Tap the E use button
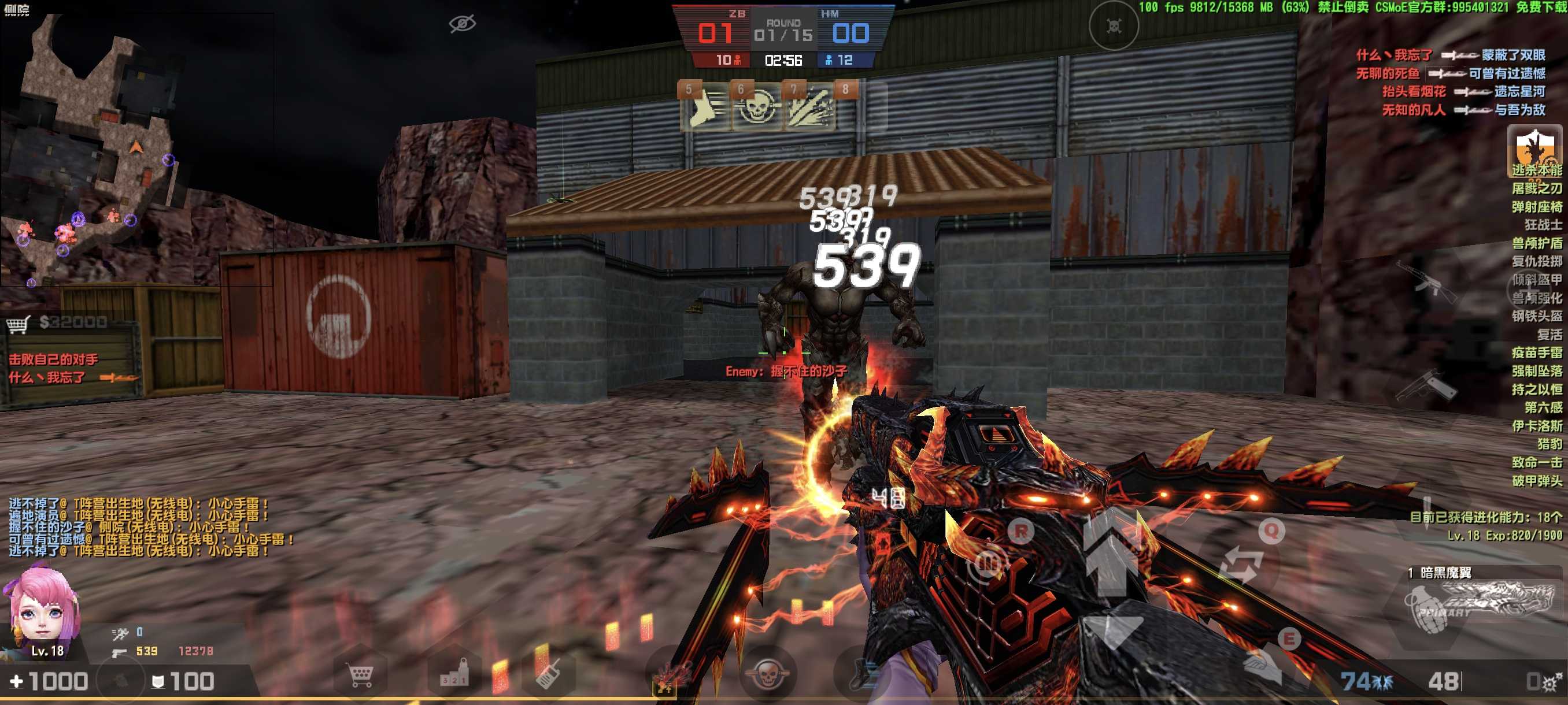Image resolution: width=1568 pixels, height=705 pixels. tap(1288, 640)
